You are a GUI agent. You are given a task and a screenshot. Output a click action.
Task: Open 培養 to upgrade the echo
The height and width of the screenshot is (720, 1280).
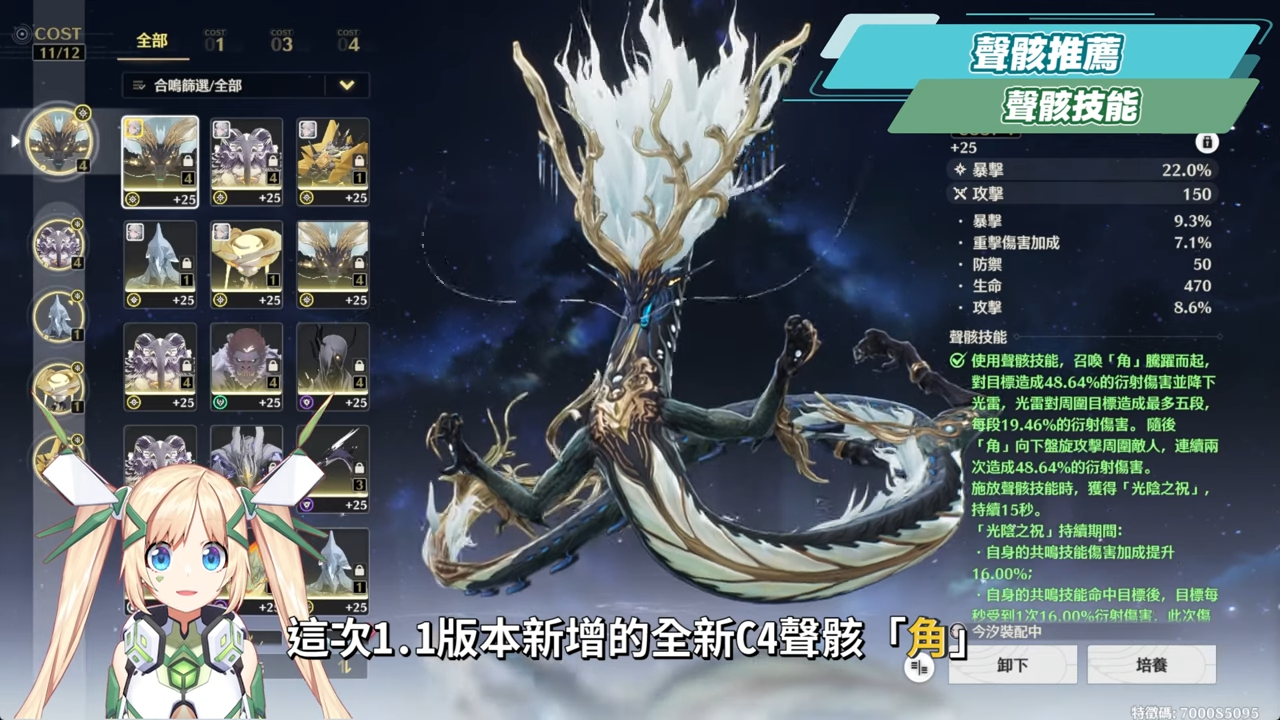1152,665
